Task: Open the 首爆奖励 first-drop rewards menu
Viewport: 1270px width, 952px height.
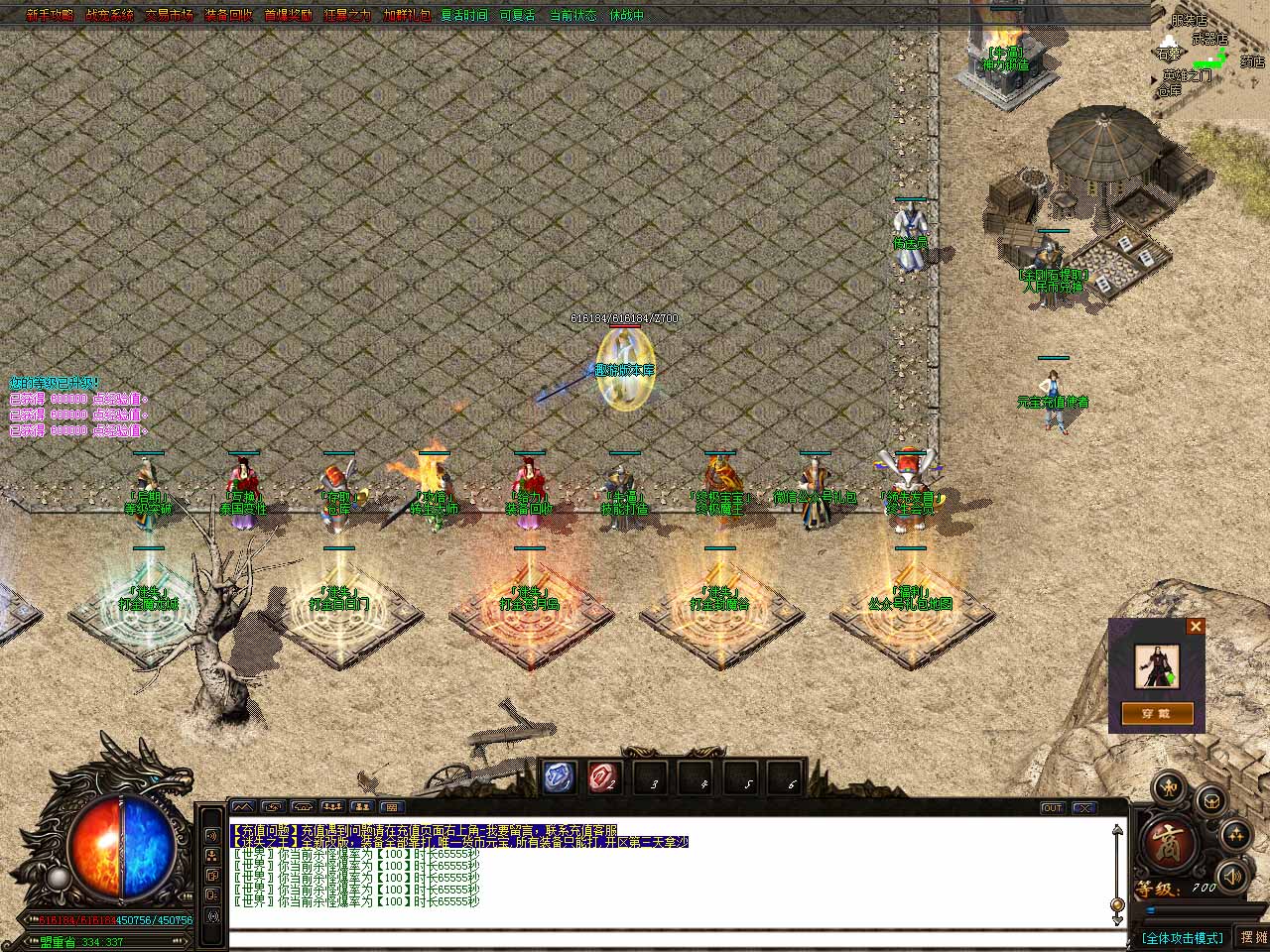Action: tap(288, 15)
